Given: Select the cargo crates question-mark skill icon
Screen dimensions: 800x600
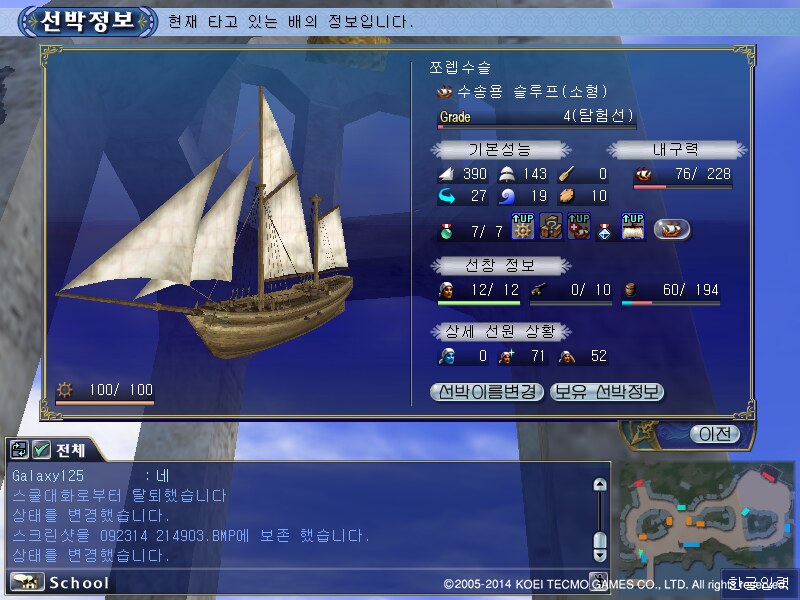Looking at the screenshot, I should tap(551, 228).
